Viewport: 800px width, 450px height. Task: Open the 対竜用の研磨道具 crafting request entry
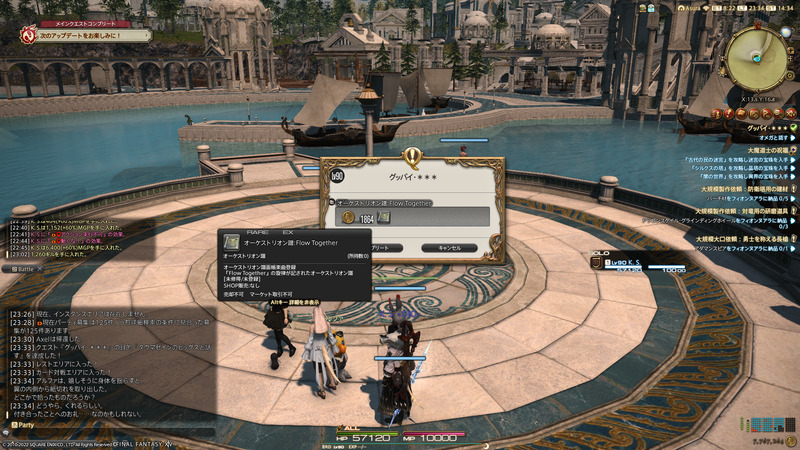click(x=745, y=212)
